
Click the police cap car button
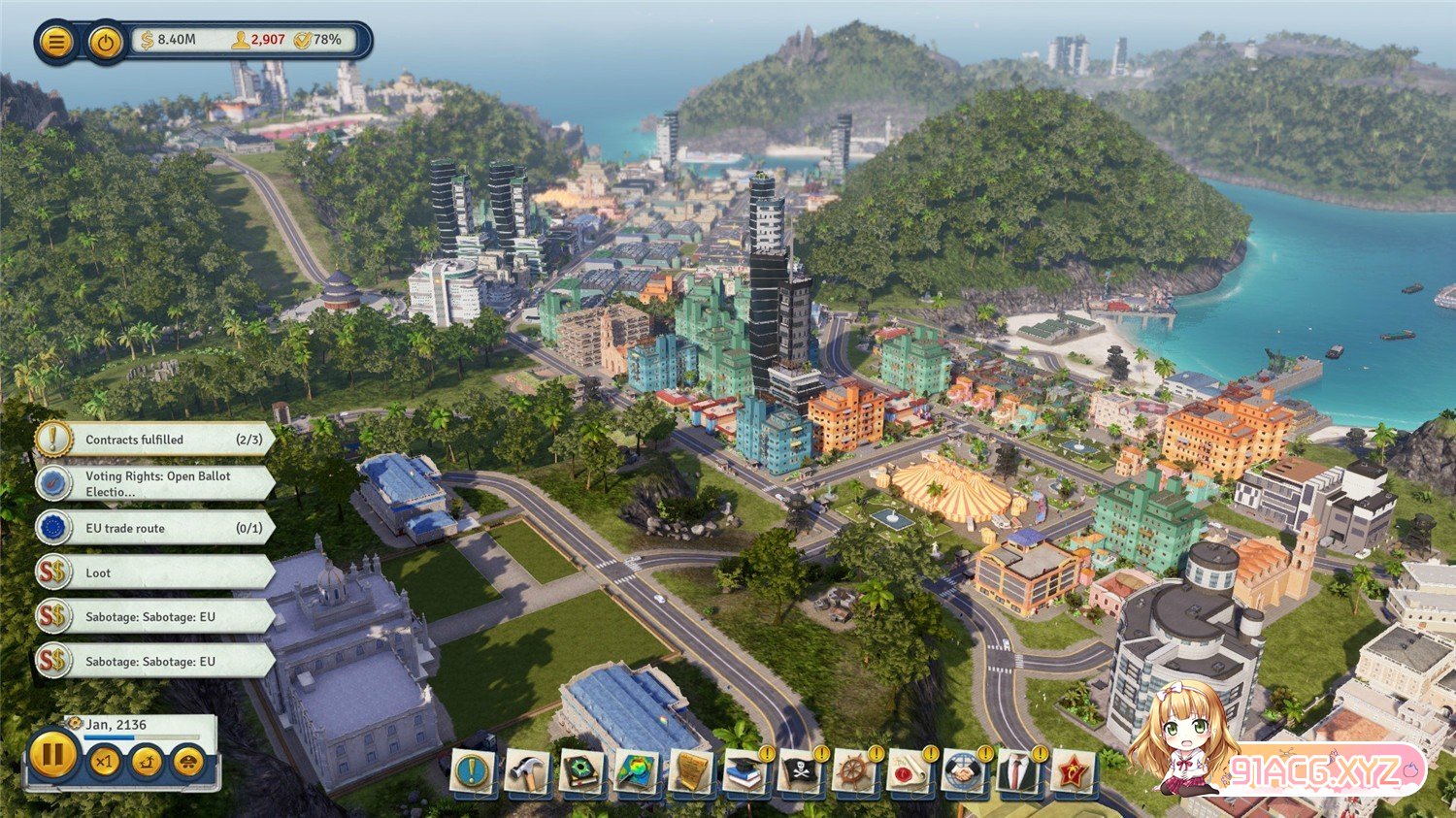click(188, 762)
